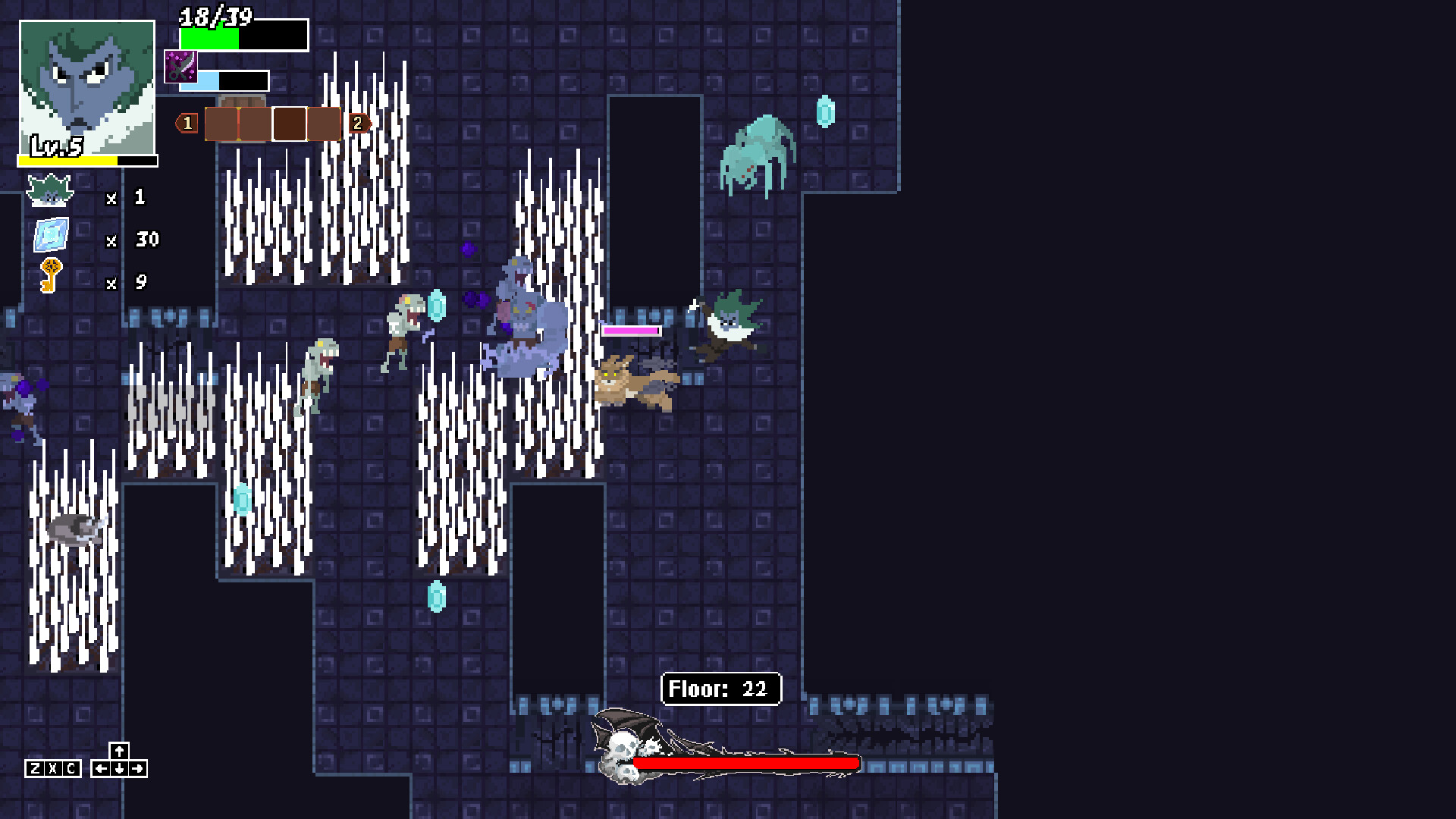Click the small monster head counter icon

coord(49,192)
